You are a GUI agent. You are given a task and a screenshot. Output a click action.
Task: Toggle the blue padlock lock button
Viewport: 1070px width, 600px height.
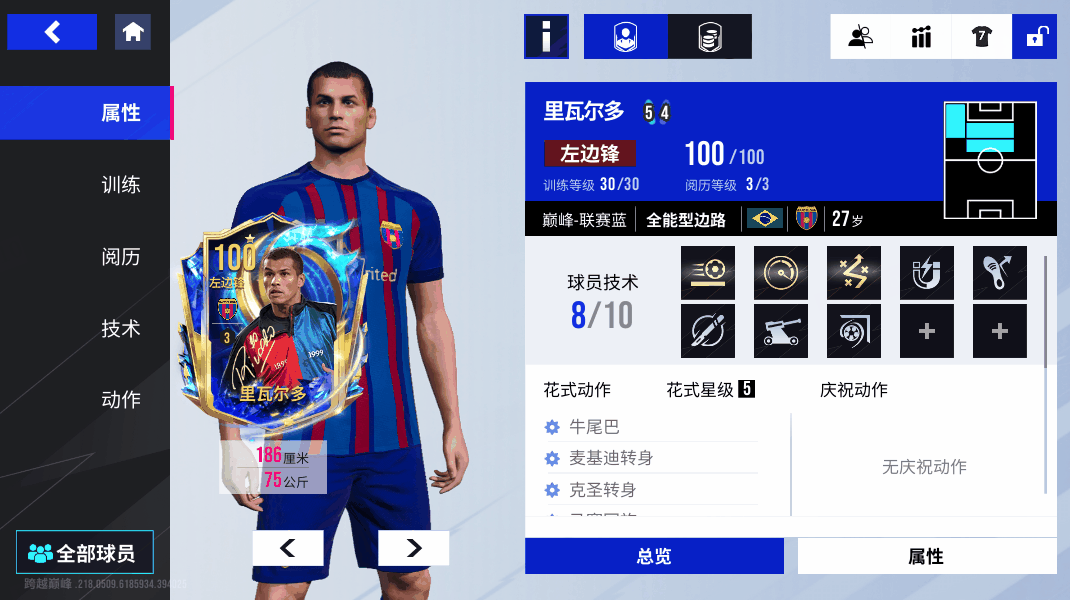coord(1035,37)
